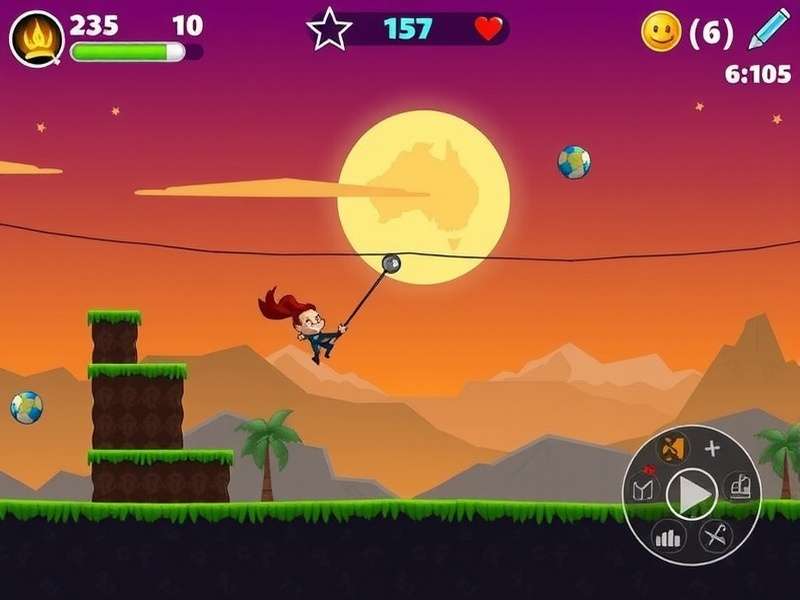Screen dimensions: 800x600
Task: Click the red heart icon
Action: pos(488,29)
